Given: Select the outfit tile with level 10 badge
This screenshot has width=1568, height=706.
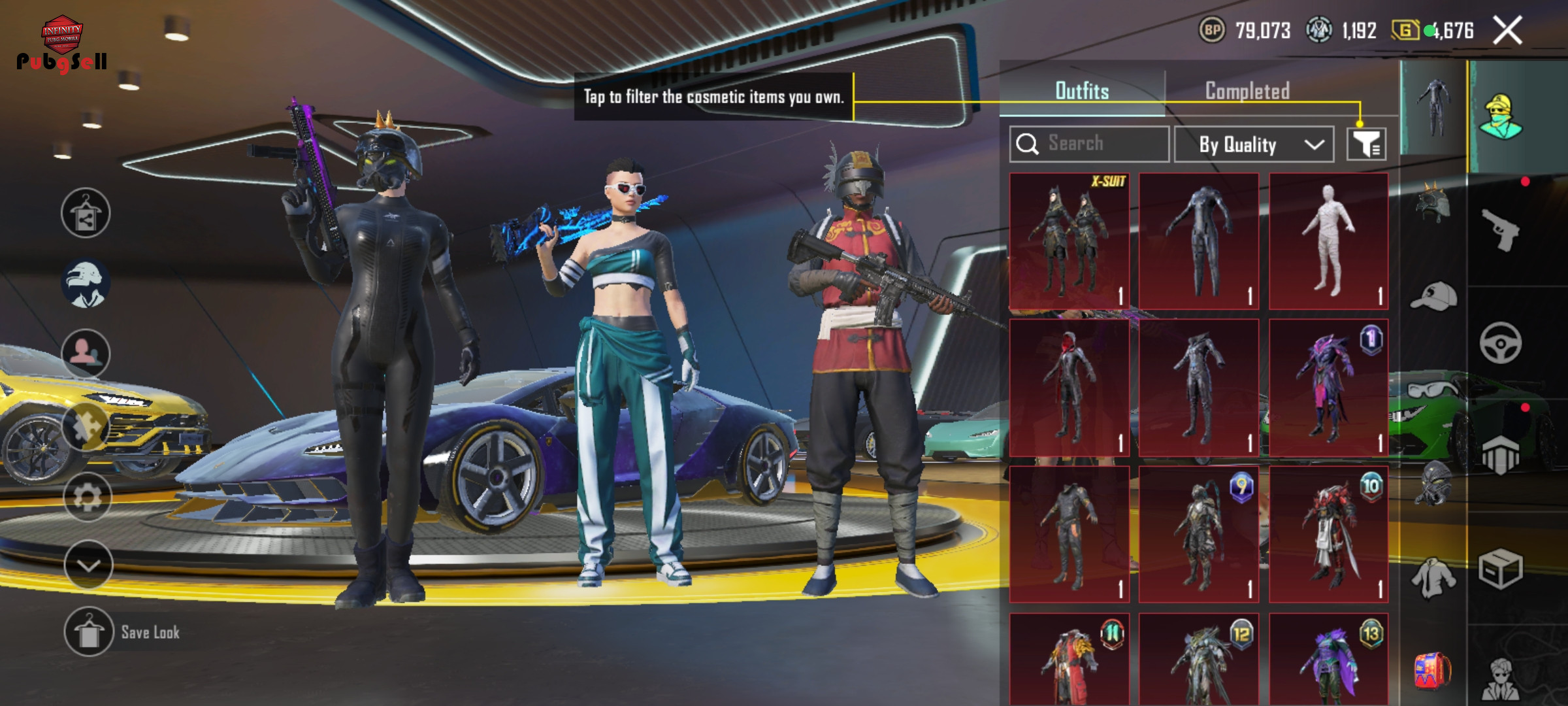Looking at the screenshot, I should pos(1328,534).
